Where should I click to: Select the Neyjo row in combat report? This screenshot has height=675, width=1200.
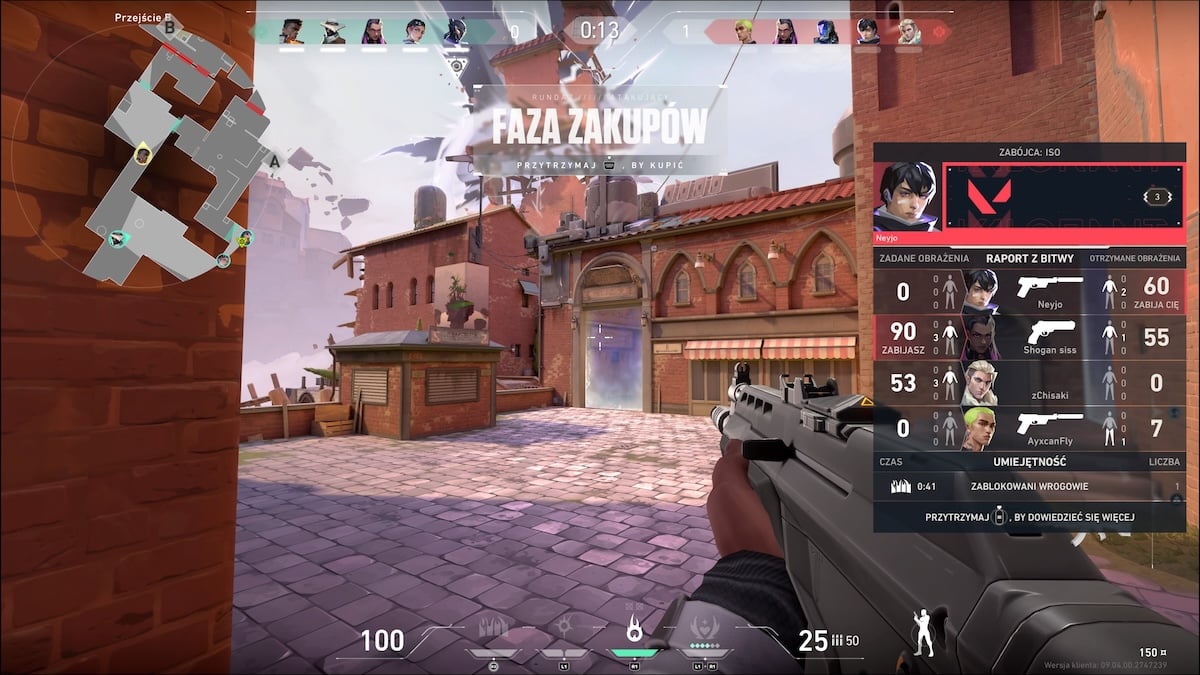pyautogui.click(x=1028, y=291)
